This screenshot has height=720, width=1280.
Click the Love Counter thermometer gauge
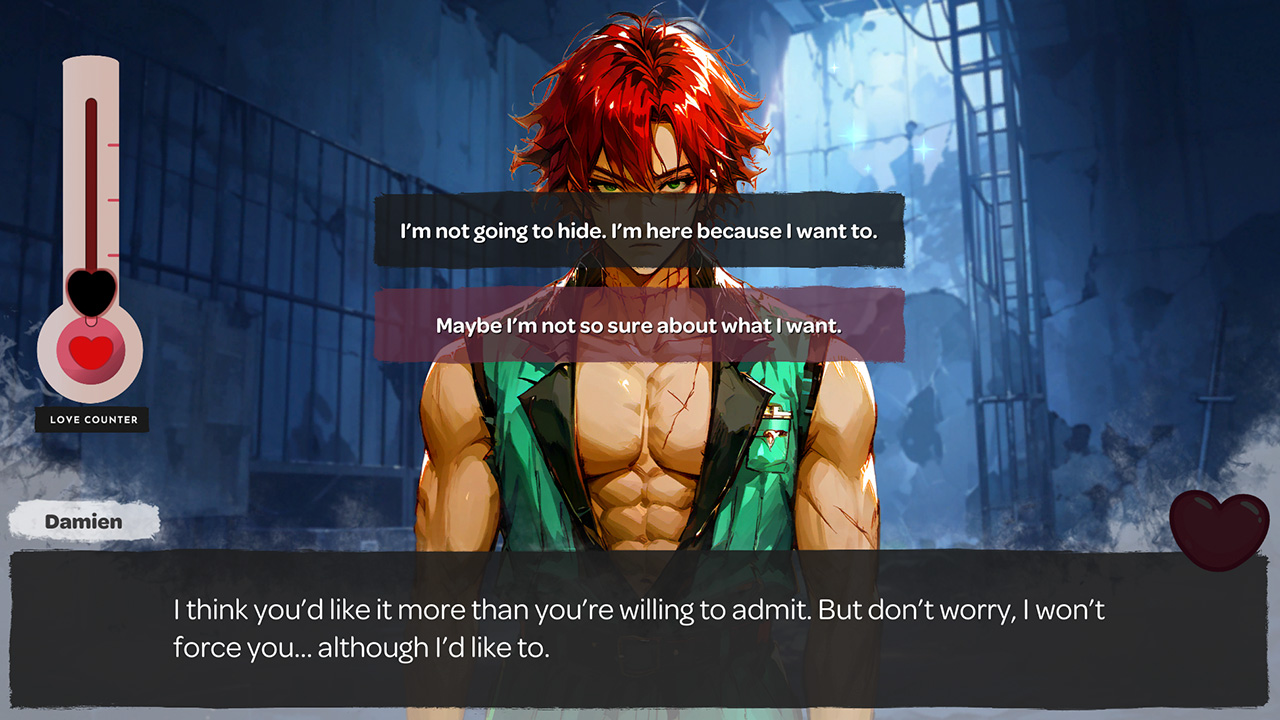point(90,230)
